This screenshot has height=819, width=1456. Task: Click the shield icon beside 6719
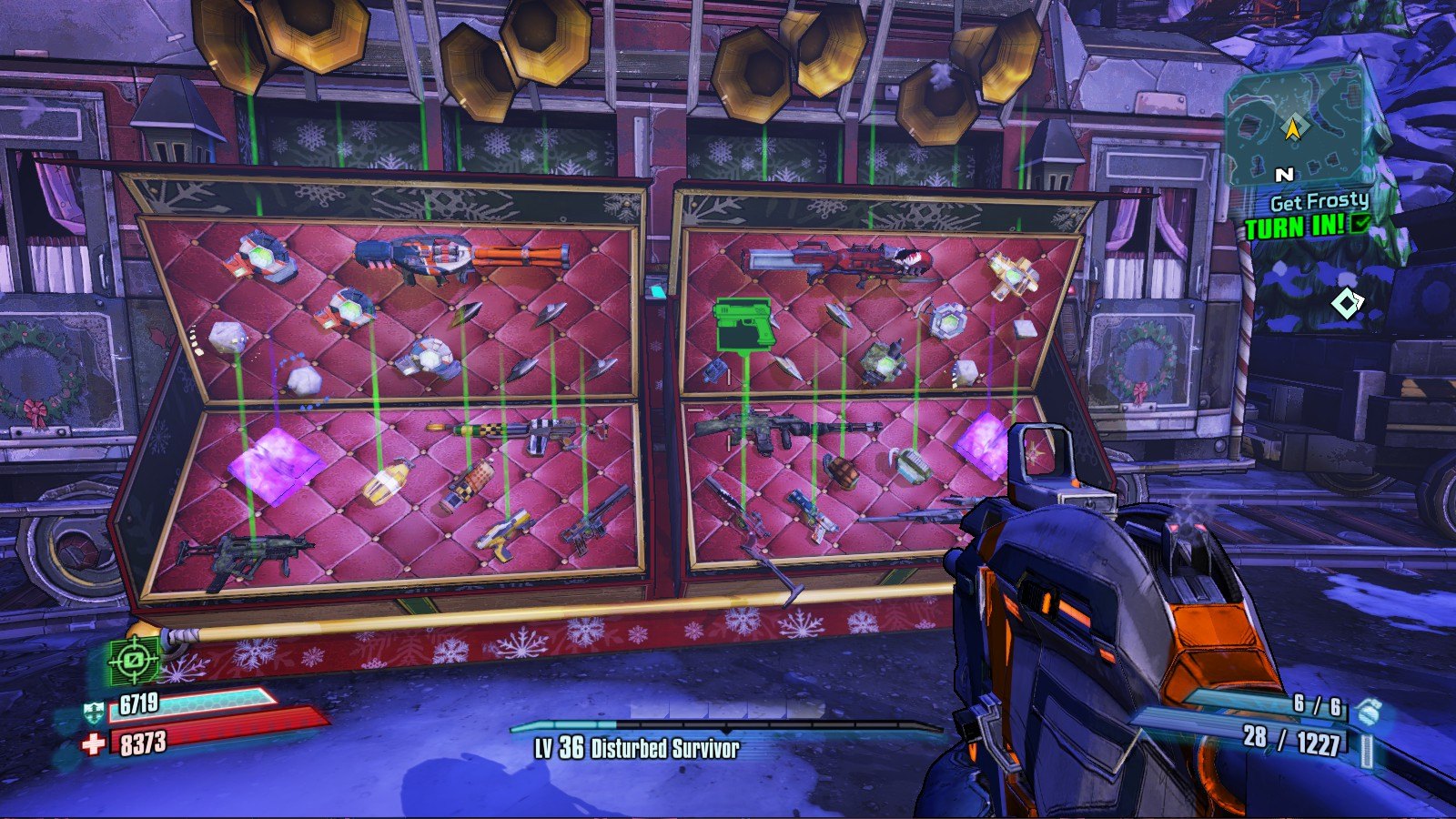coord(94,710)
